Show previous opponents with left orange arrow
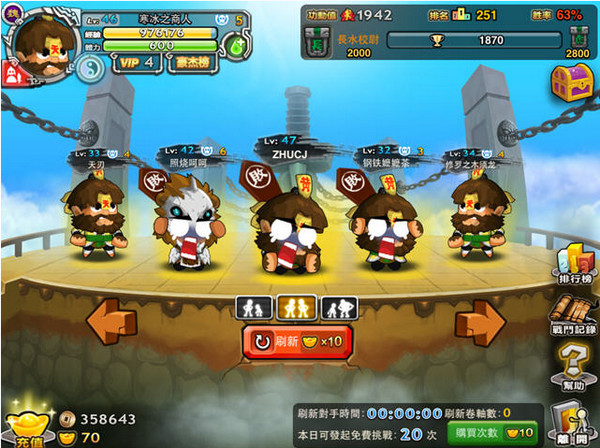The width and height of the screenshot is (600, 448). (x=111, y=323)
